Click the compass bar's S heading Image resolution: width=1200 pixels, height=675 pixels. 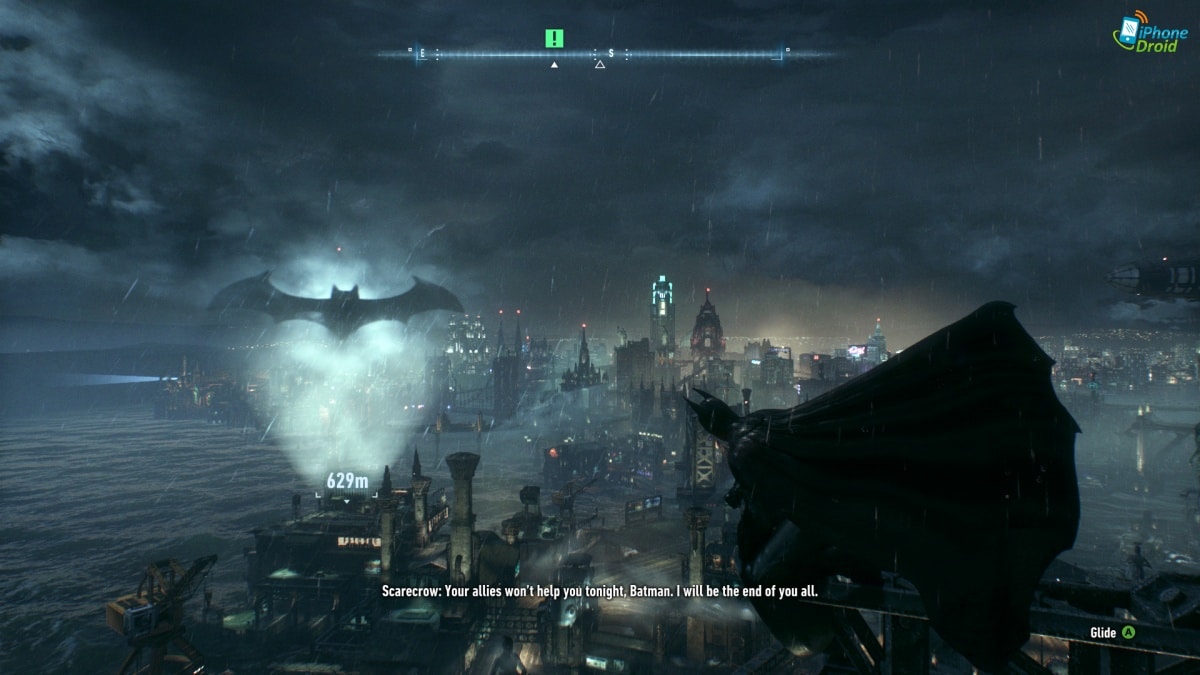pyautogui.click(x=610, y=53)
